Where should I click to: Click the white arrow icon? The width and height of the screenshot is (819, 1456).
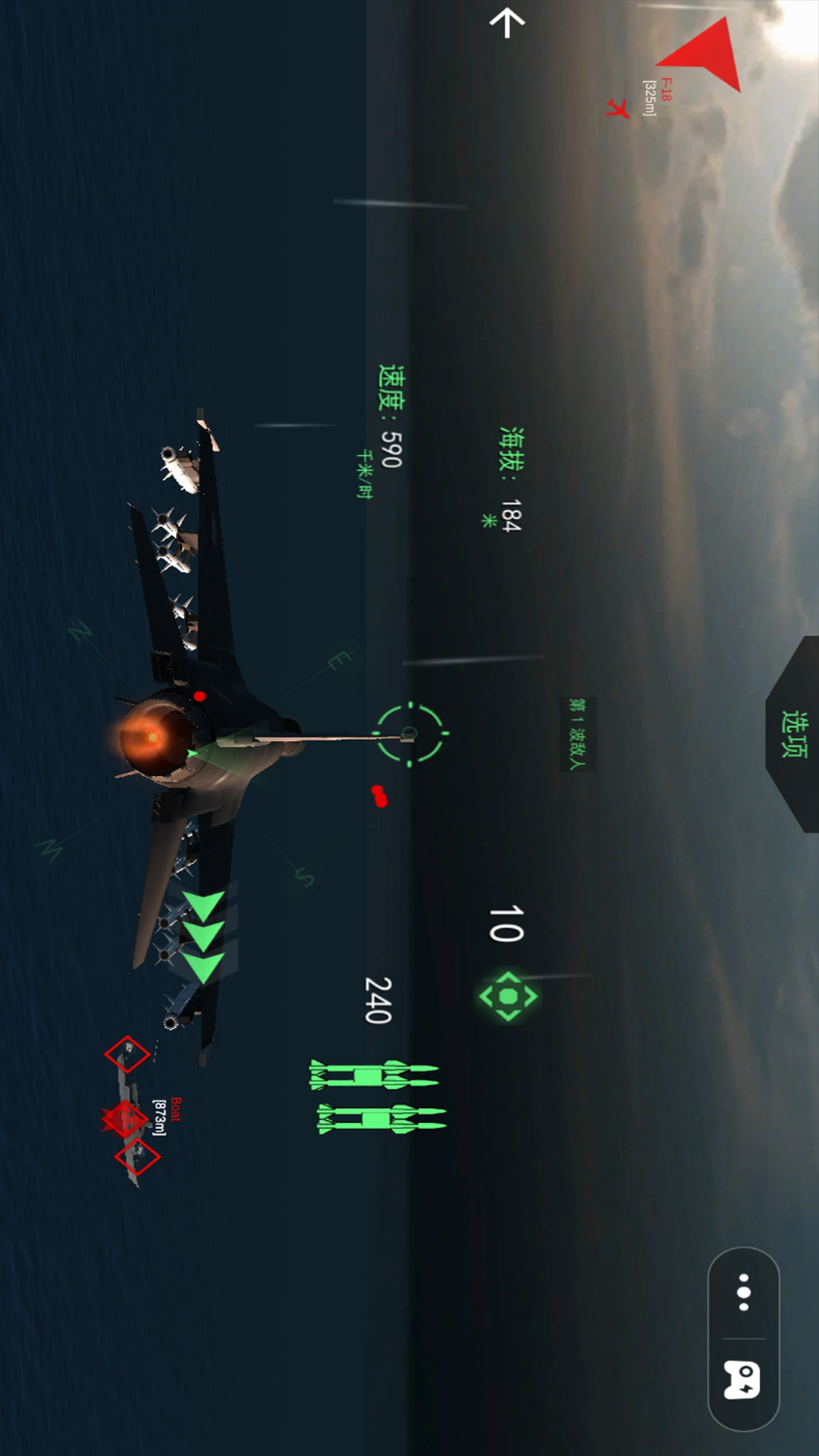coord(507,23)
